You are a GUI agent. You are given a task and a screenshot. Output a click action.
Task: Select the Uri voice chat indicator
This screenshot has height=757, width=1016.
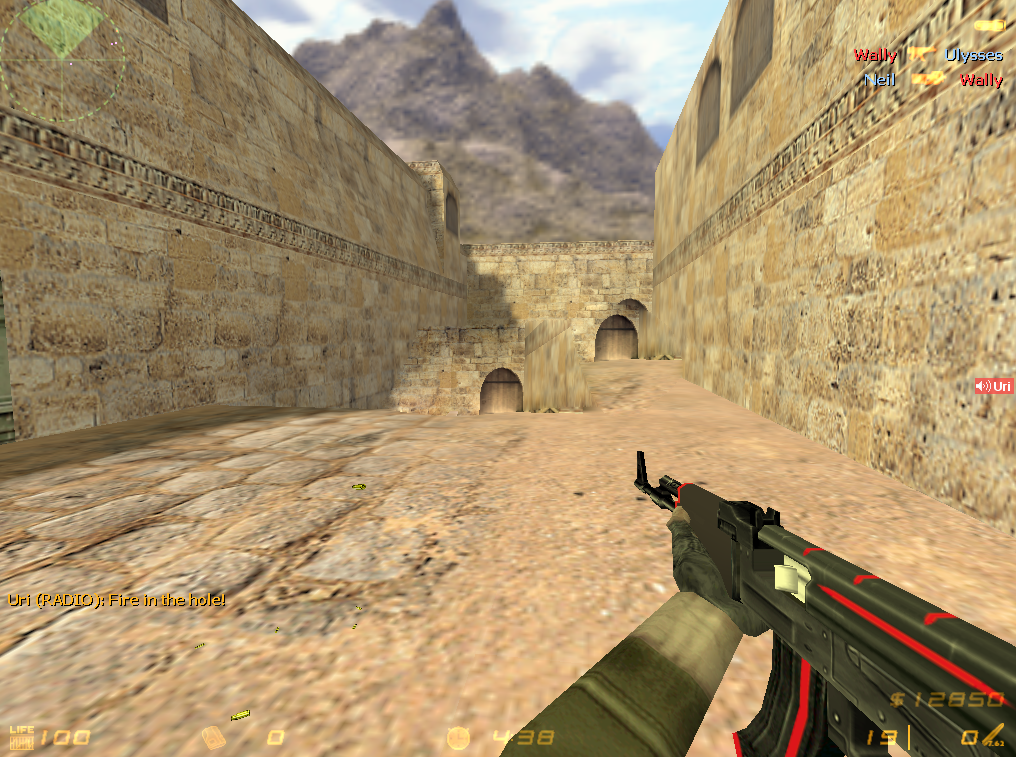[994, 385]
